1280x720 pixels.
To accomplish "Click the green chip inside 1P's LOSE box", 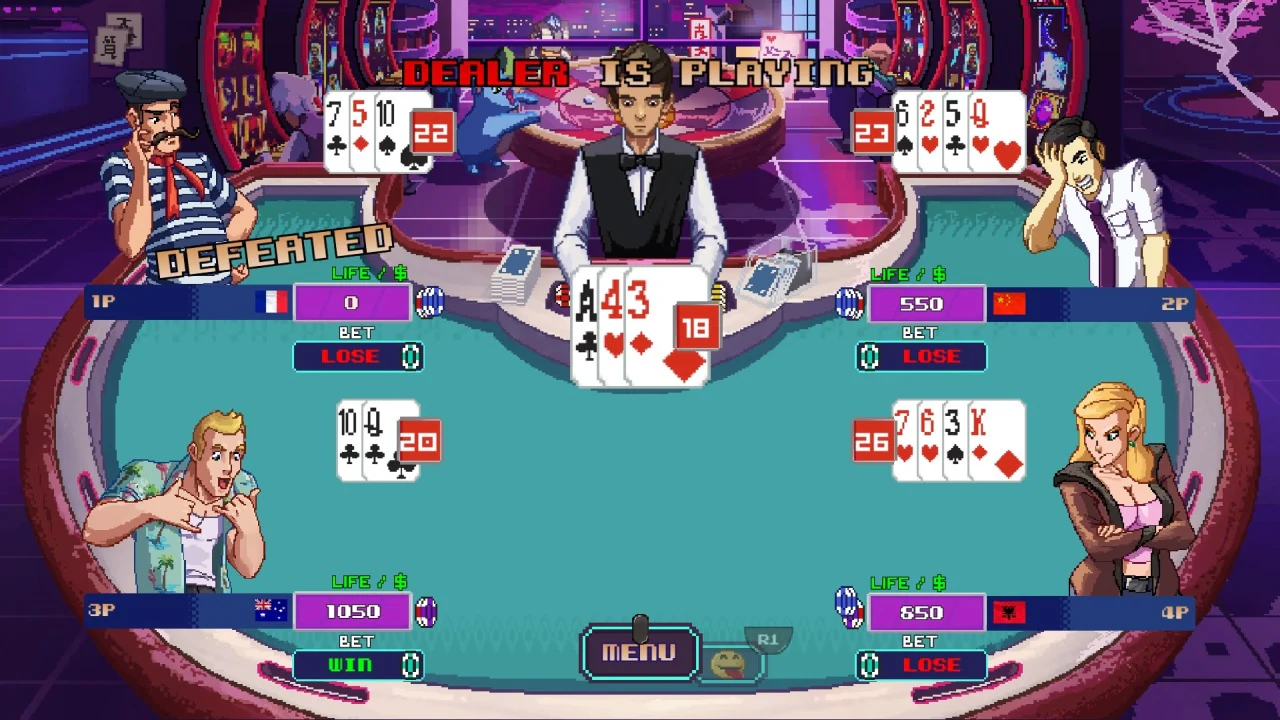I will tap(413, 357).
